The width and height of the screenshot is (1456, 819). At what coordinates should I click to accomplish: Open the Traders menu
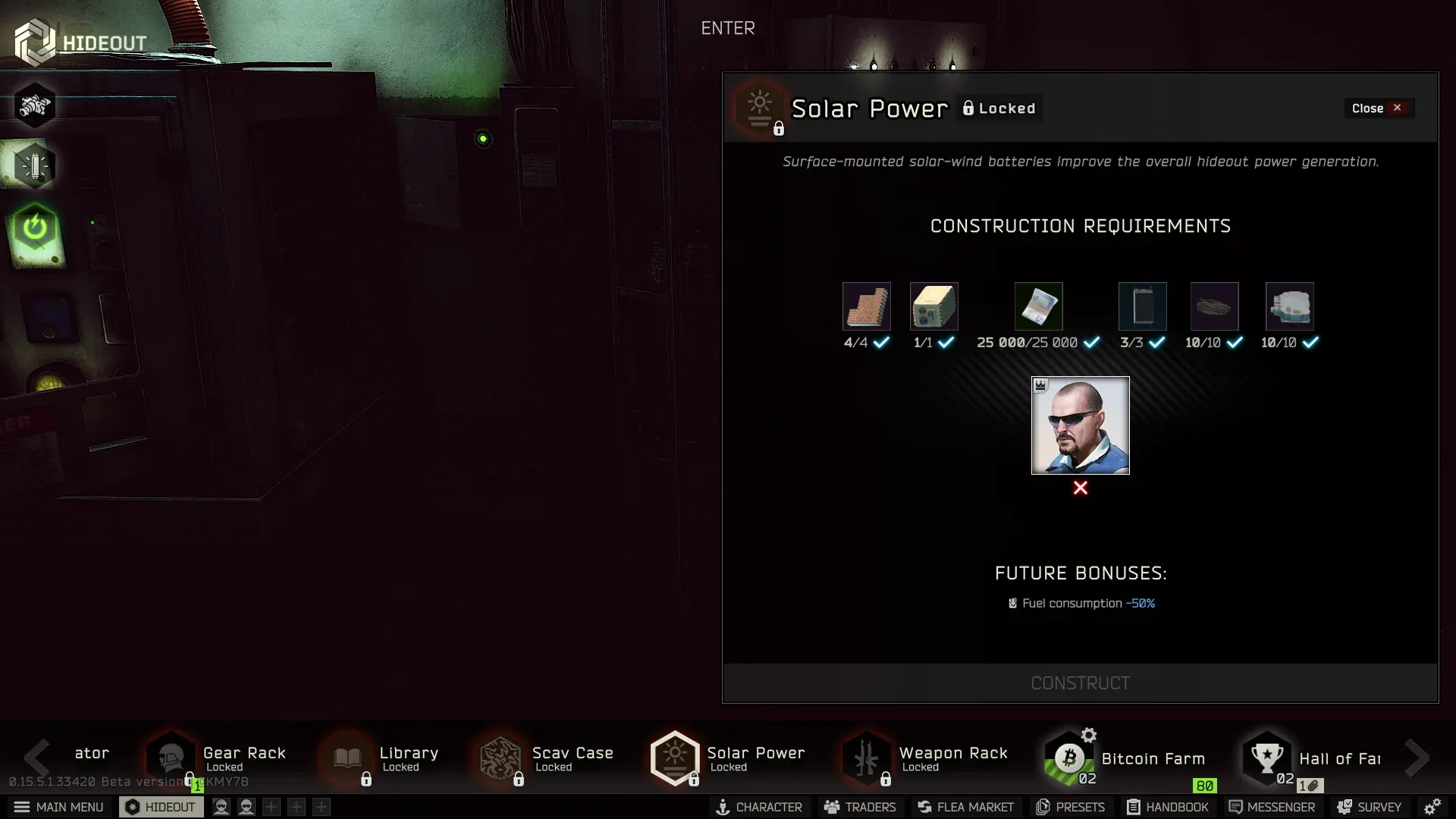(x=859, y=807)
